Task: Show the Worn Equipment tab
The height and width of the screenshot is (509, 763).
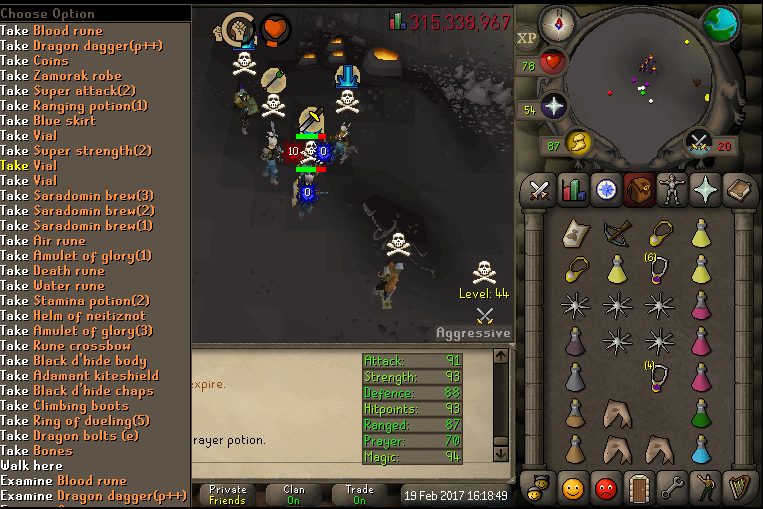Action: click(x=672, y=188)
